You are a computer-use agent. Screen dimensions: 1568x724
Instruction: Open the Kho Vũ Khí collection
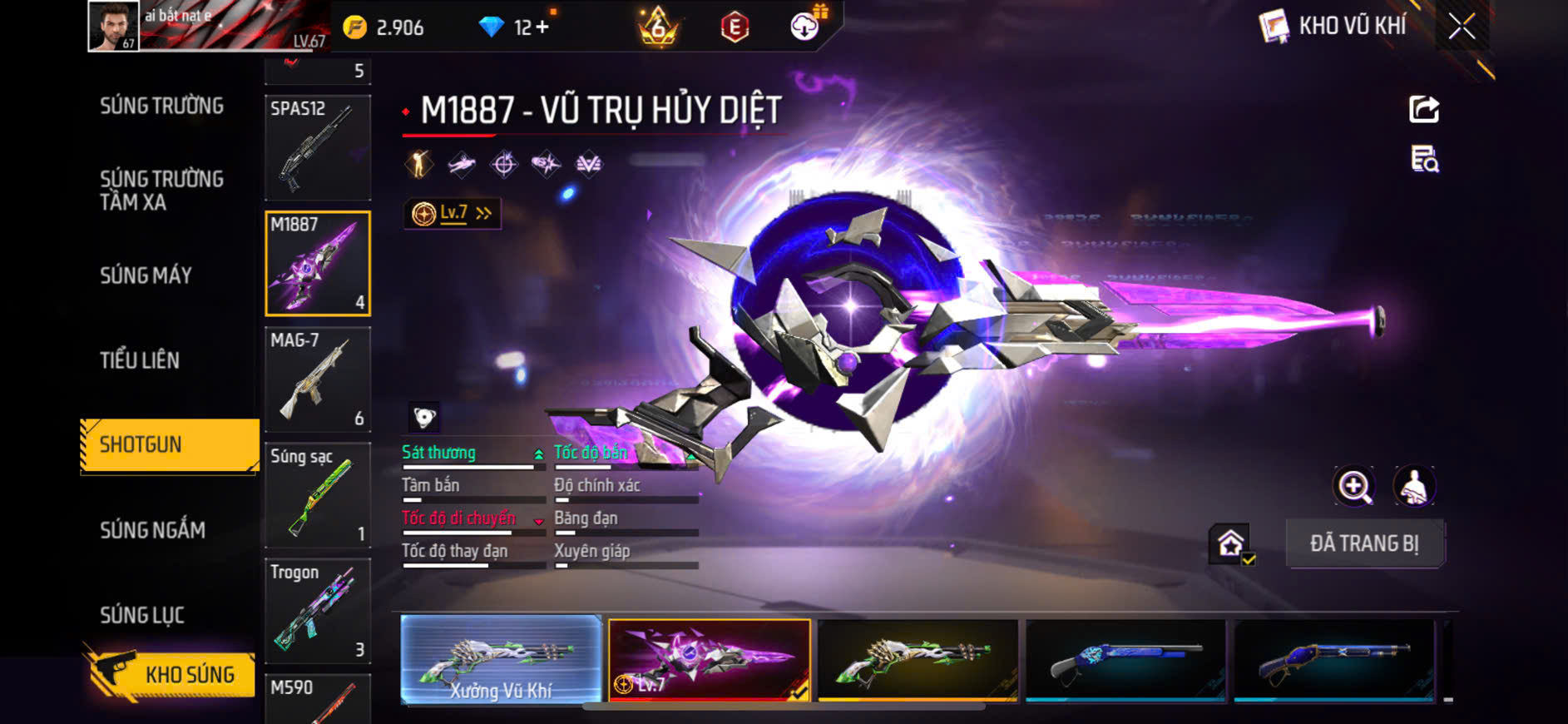point(1334,27)
